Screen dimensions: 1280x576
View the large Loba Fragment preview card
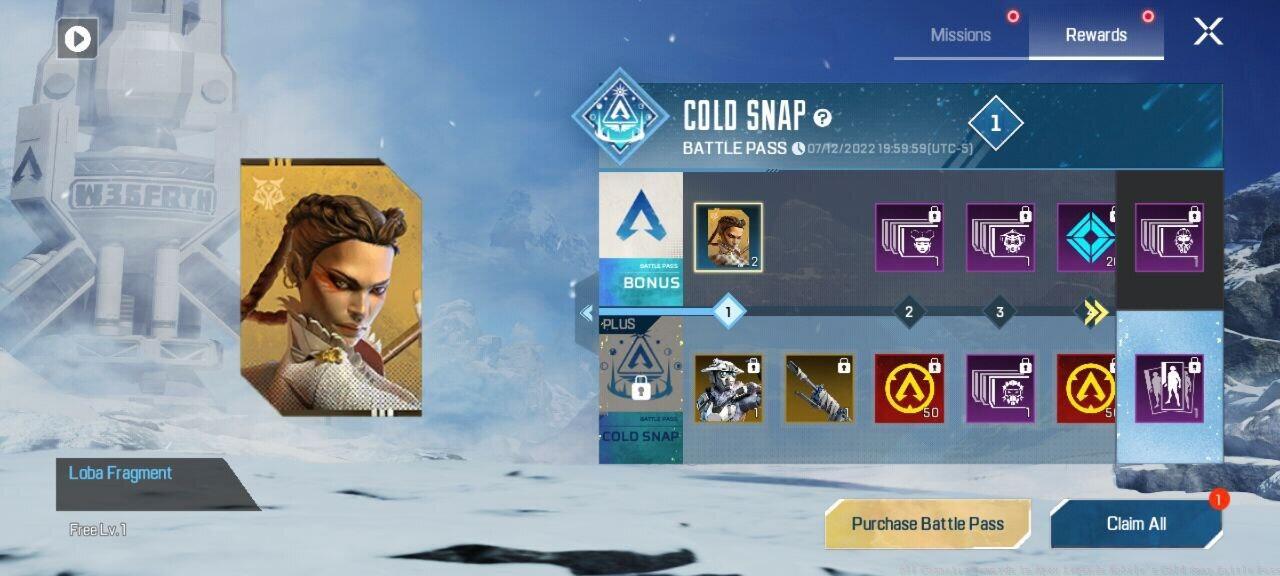coord(331,288)
